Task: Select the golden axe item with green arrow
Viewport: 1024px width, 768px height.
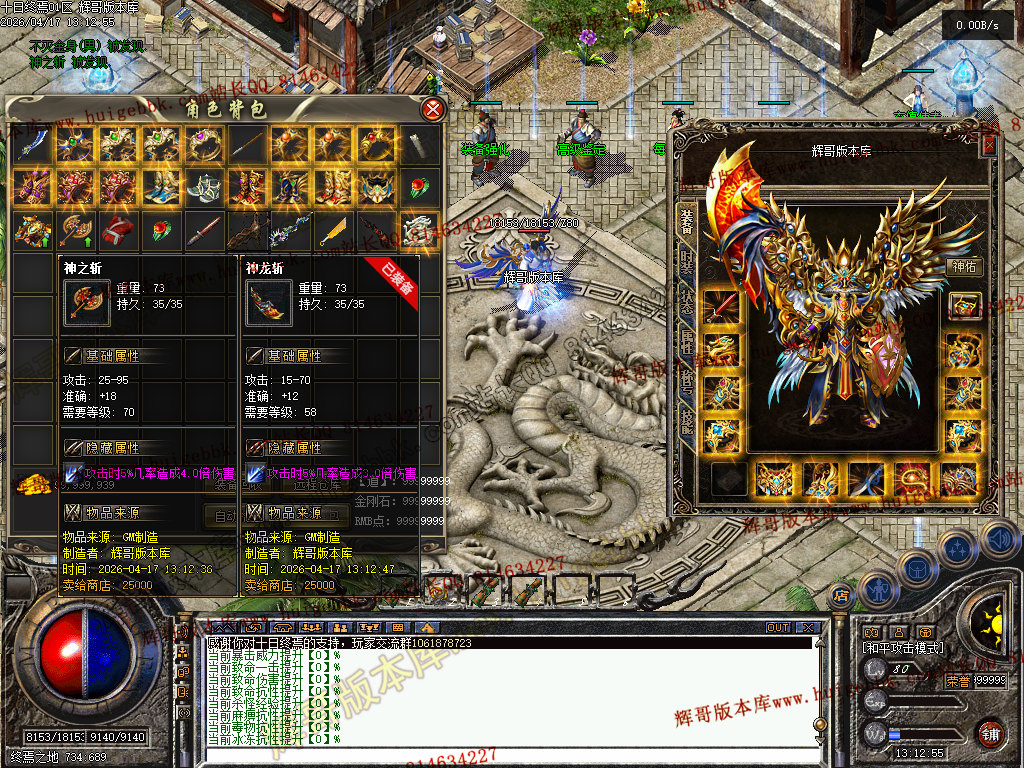Action: (75, 231)
